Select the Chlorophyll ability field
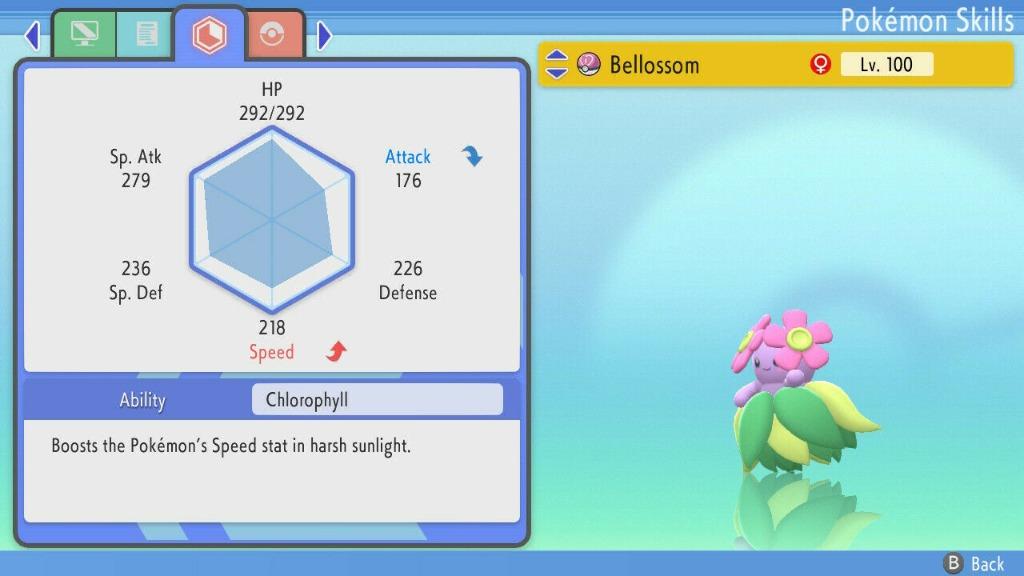The width and height of the screenshot is (1024, 576). 377,400
